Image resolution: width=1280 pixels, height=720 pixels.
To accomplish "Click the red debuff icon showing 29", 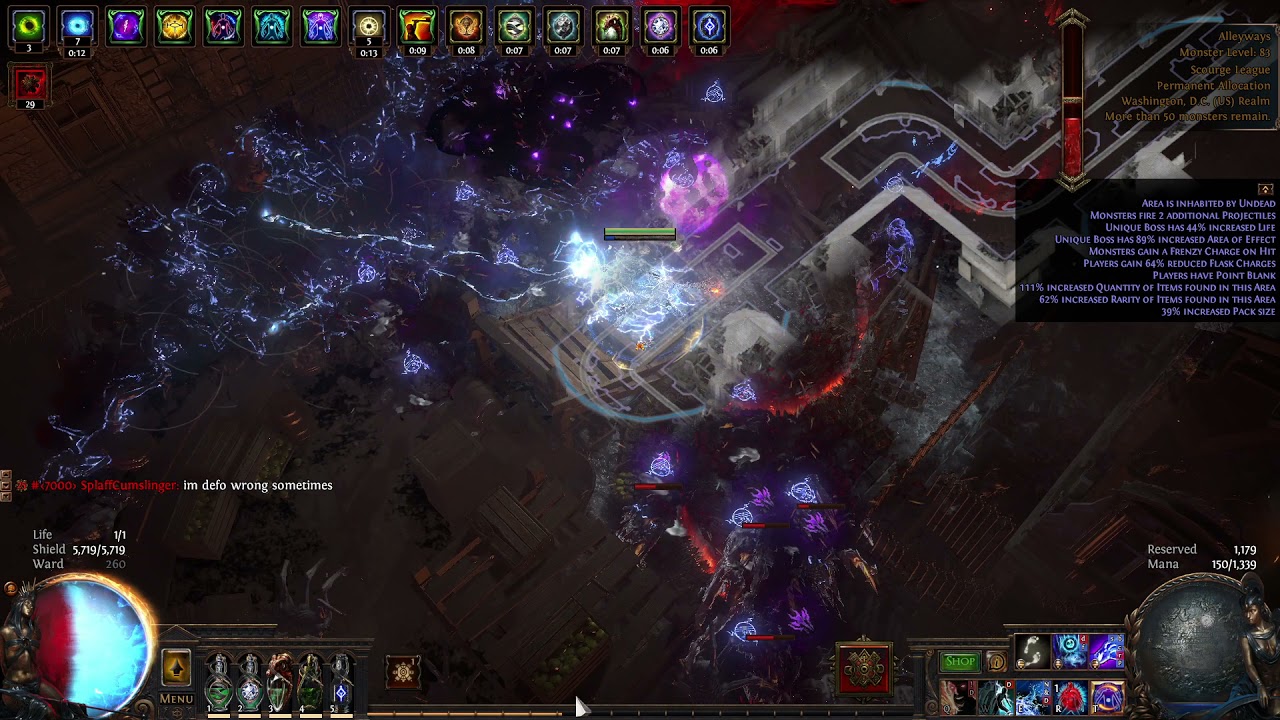I will pos(30,84).
